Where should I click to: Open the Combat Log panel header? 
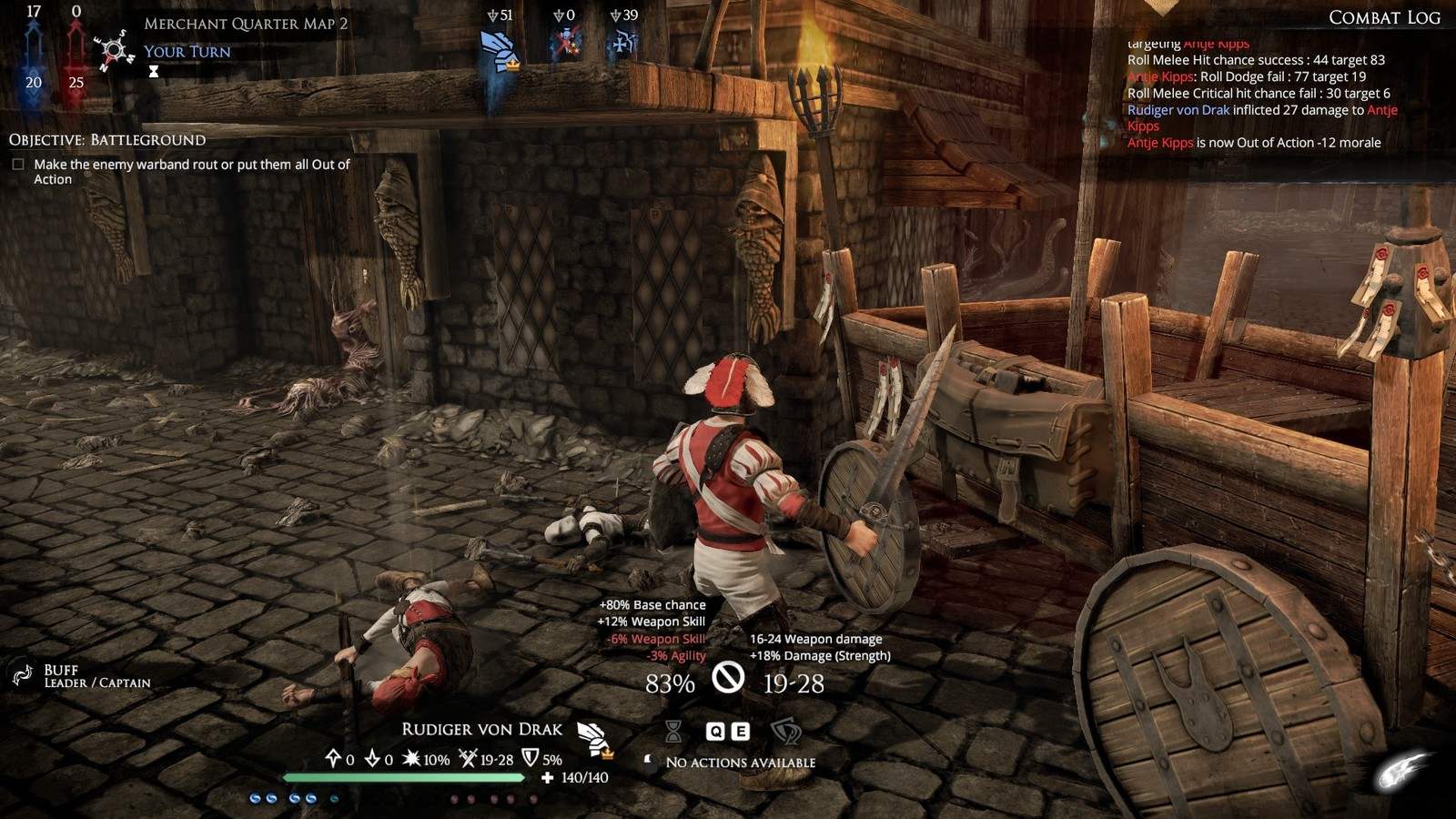(x=1383, y=17)
